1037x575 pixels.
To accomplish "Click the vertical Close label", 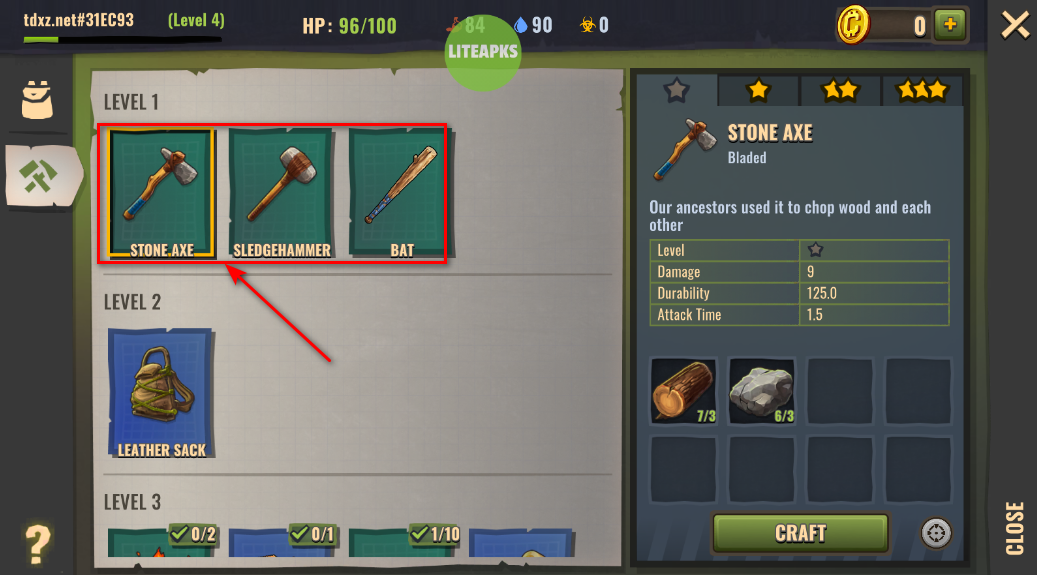I will click(1015, 527).
